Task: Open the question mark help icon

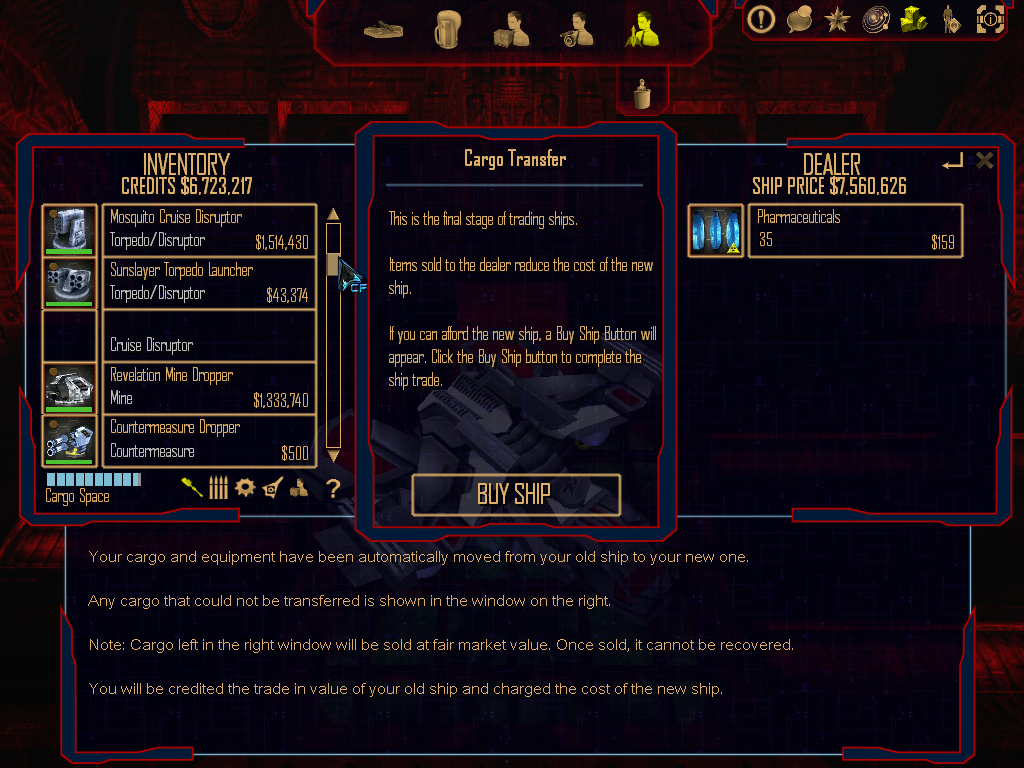Action: coord(334,488)
